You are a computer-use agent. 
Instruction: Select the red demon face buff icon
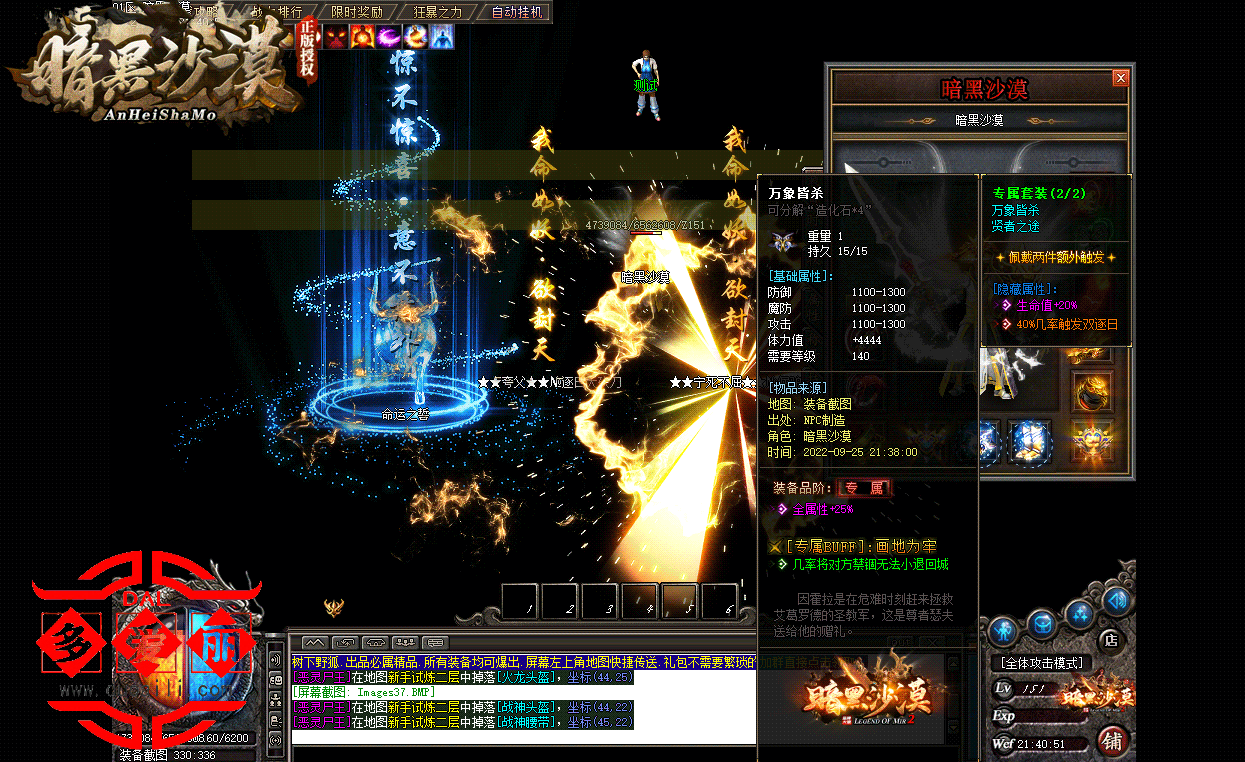335,37
